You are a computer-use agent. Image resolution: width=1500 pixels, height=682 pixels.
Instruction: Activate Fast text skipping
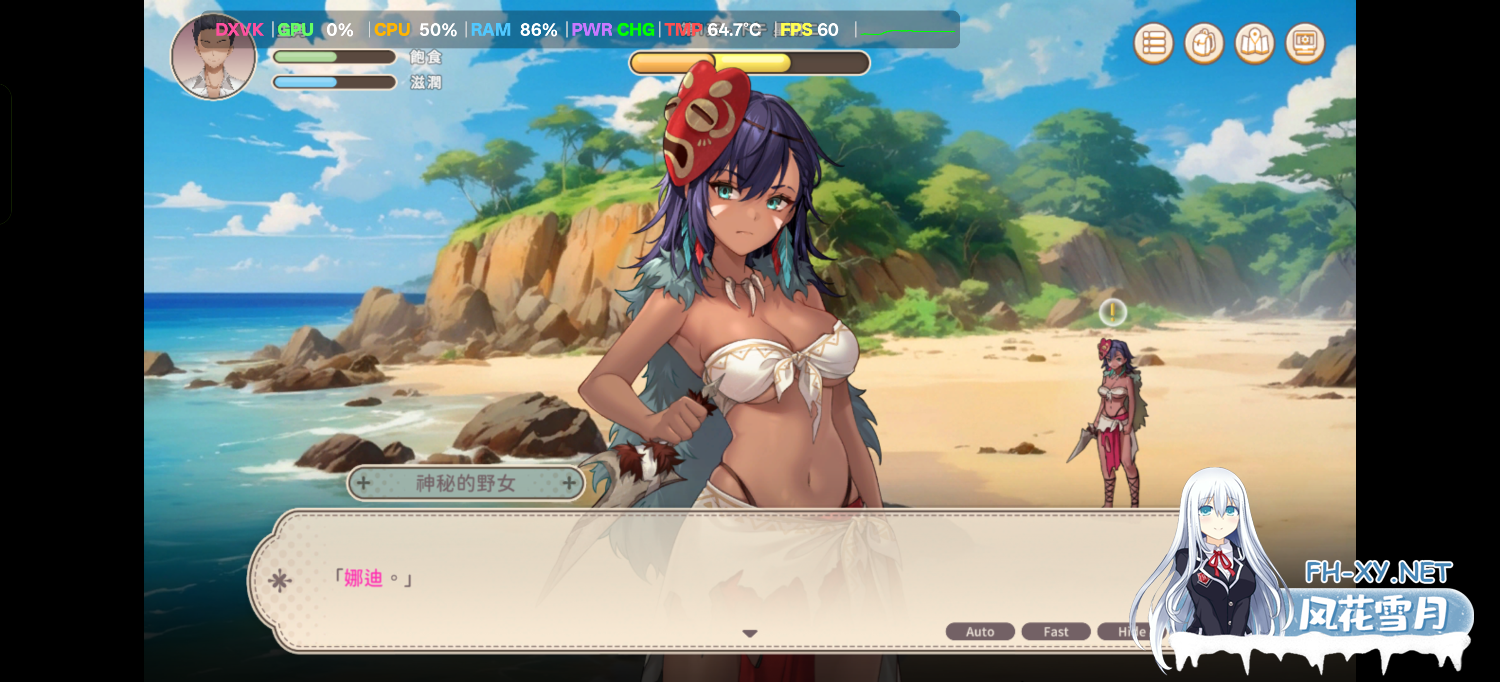1056,632
